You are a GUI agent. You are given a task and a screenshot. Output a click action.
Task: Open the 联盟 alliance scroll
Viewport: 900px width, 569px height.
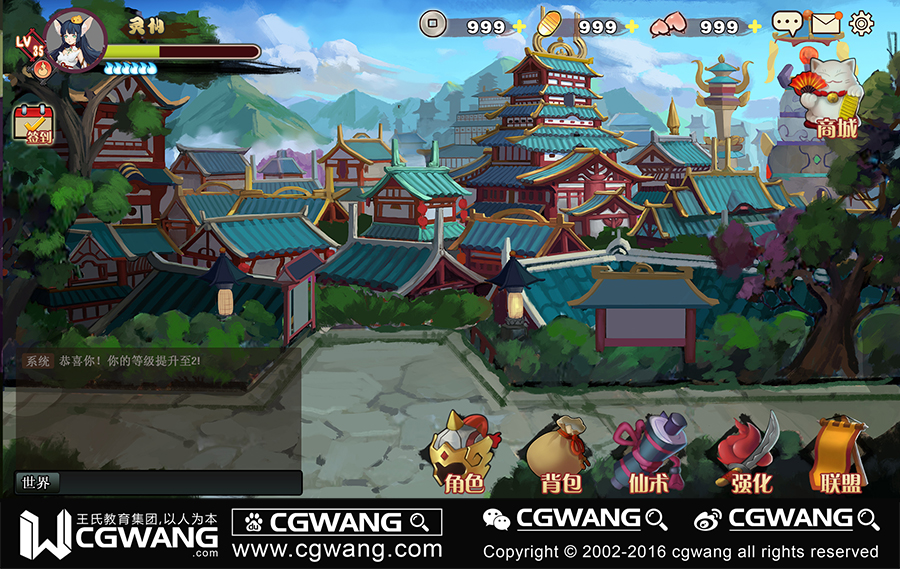point(839,455)
